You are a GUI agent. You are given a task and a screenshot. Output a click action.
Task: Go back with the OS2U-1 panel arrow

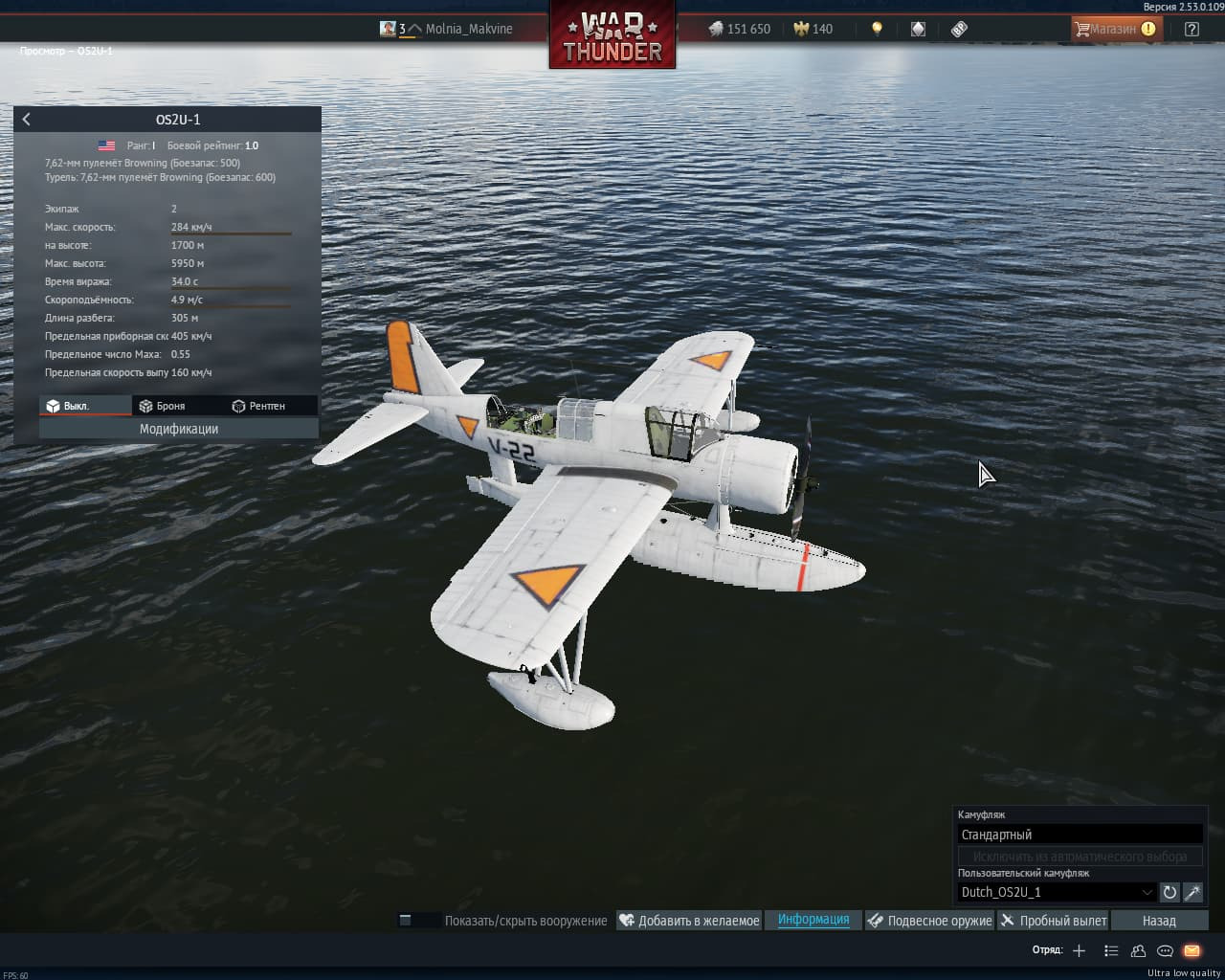click(x=27, y=120)
